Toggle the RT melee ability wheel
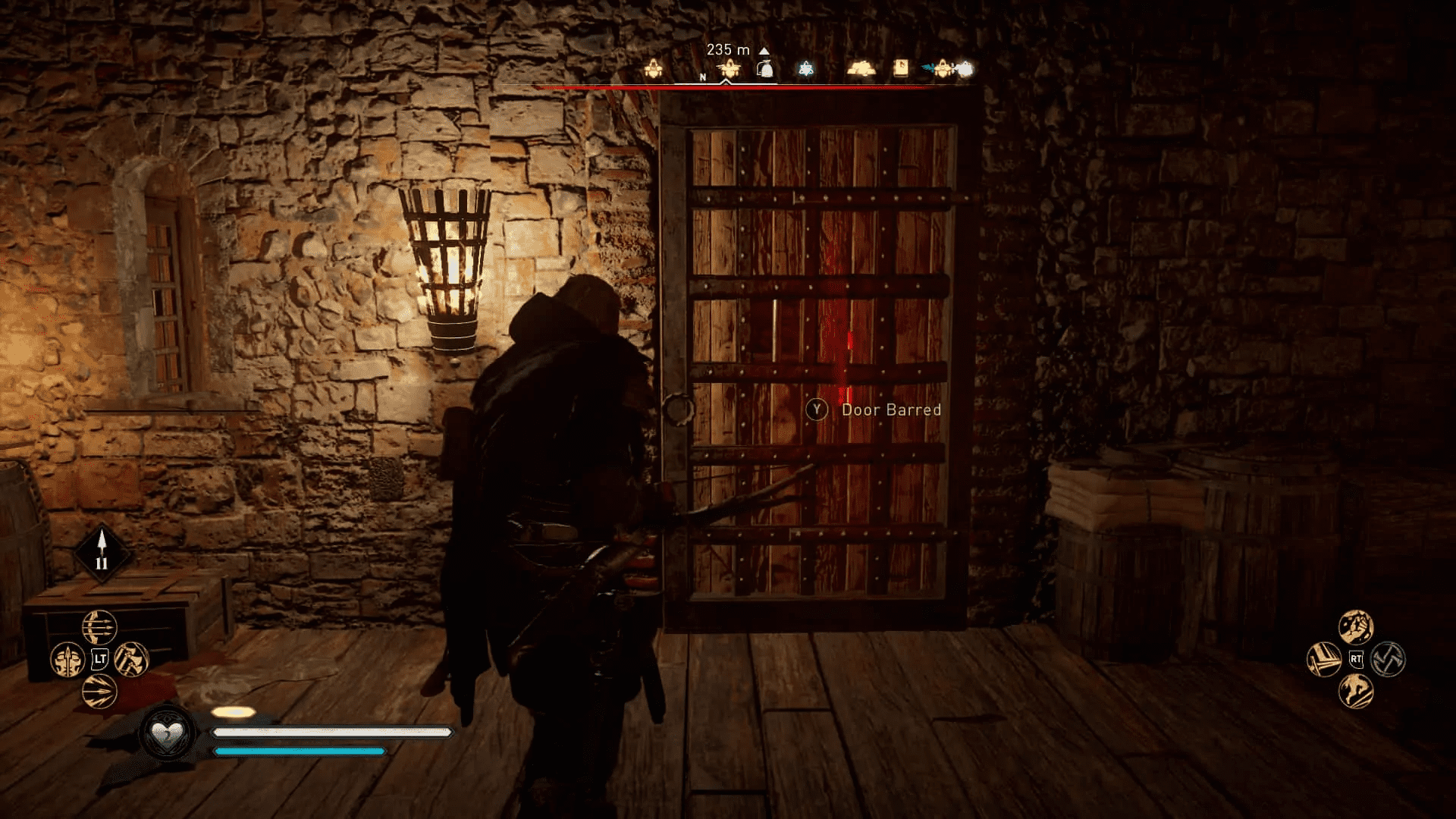Screen dimensions: 1456x819 point(1356,660)
